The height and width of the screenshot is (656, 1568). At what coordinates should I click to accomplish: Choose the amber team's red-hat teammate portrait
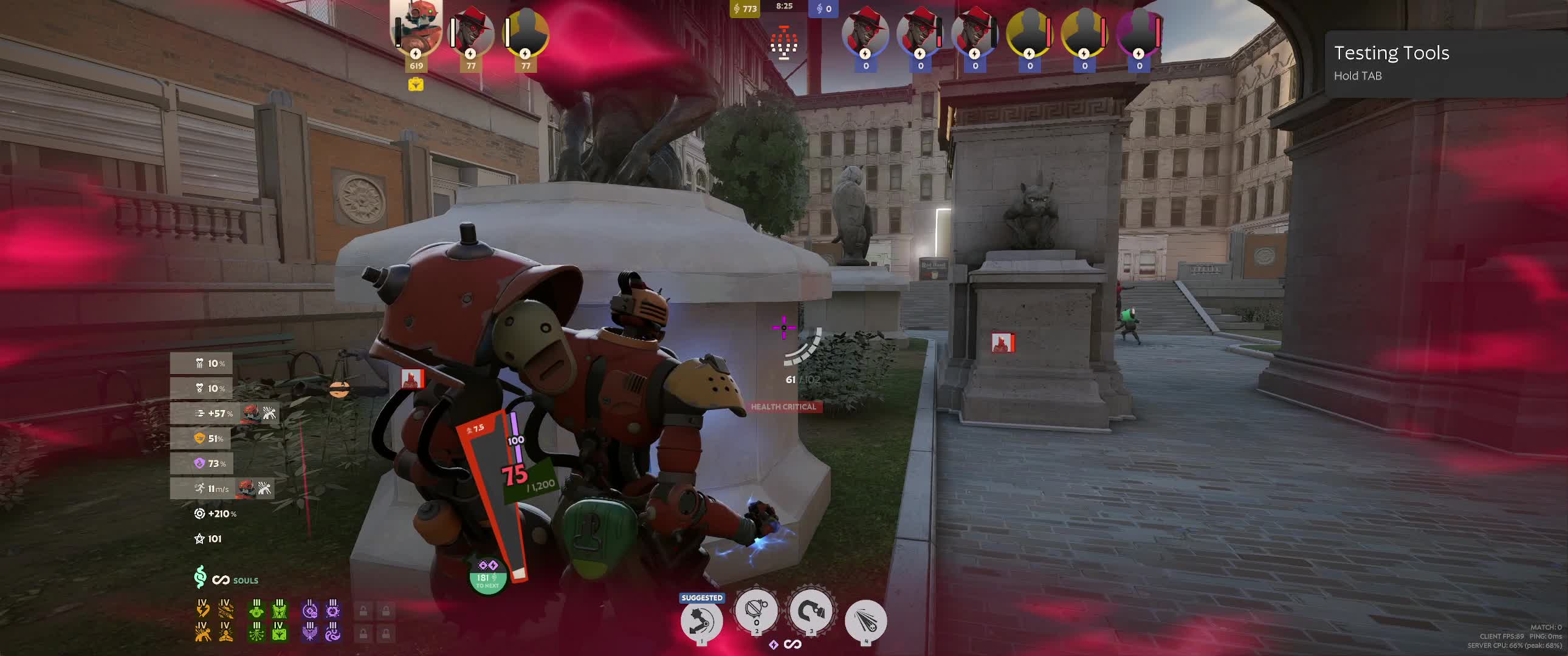(471, 35)
